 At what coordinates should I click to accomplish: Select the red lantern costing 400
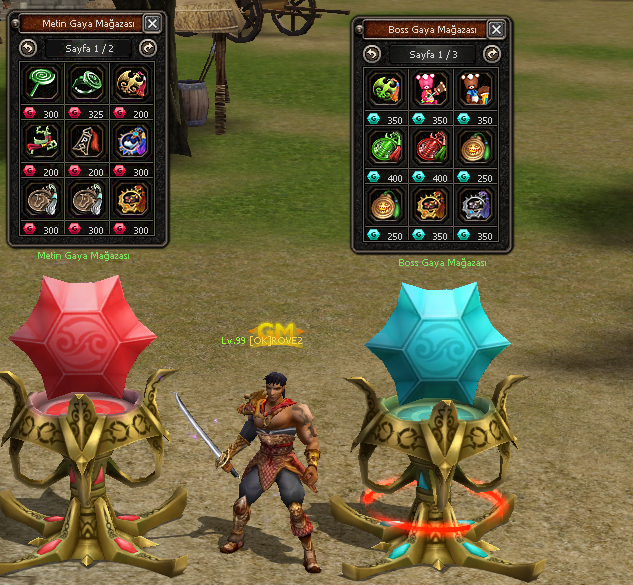click(x=431, y=145)
